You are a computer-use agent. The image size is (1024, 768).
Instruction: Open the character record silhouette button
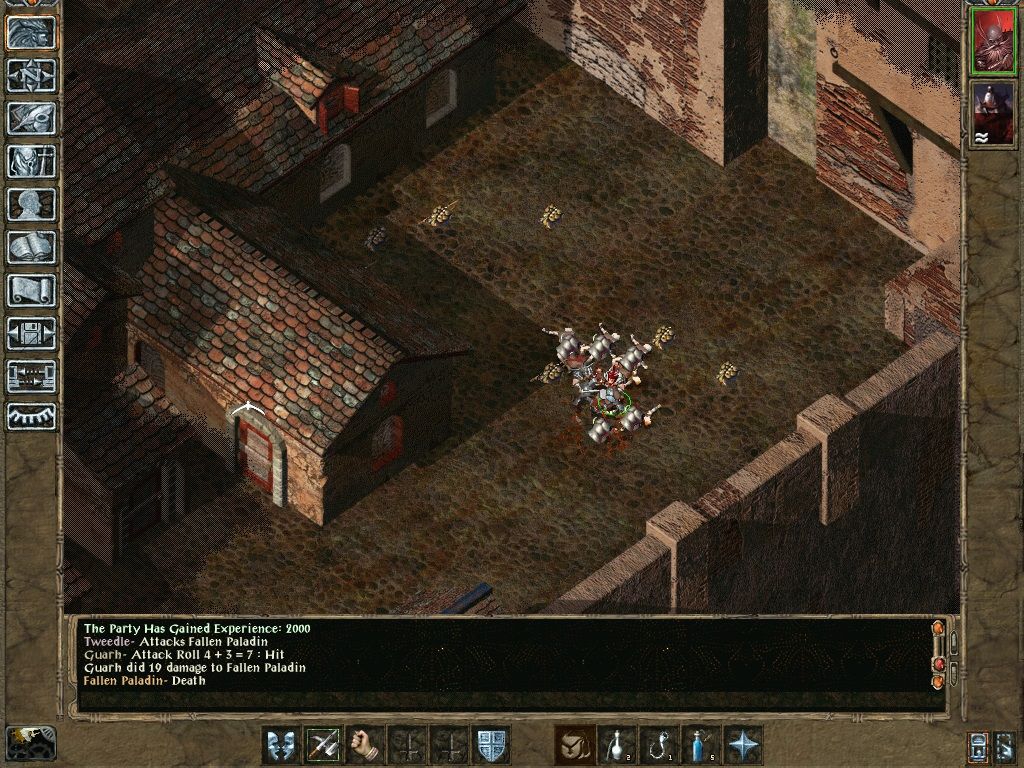click(x=31, y=204)
